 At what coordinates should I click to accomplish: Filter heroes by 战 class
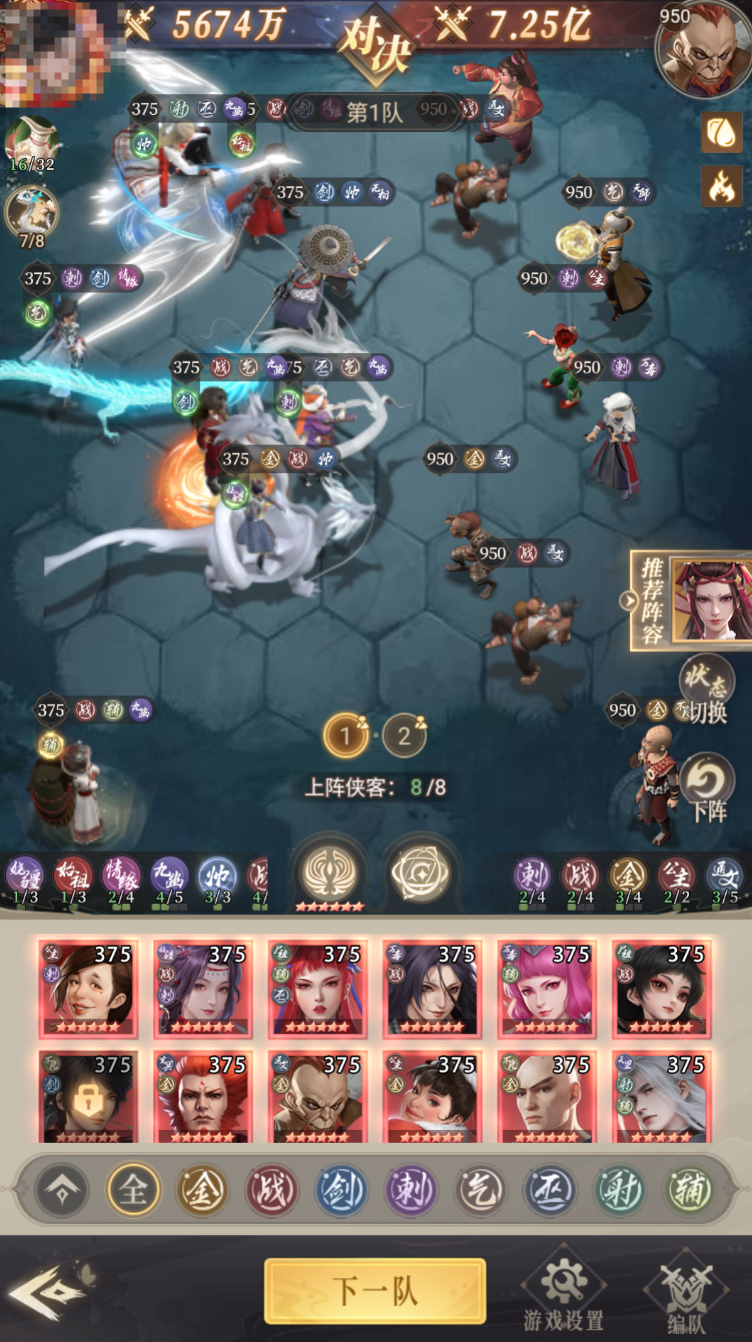[272, 1190]
